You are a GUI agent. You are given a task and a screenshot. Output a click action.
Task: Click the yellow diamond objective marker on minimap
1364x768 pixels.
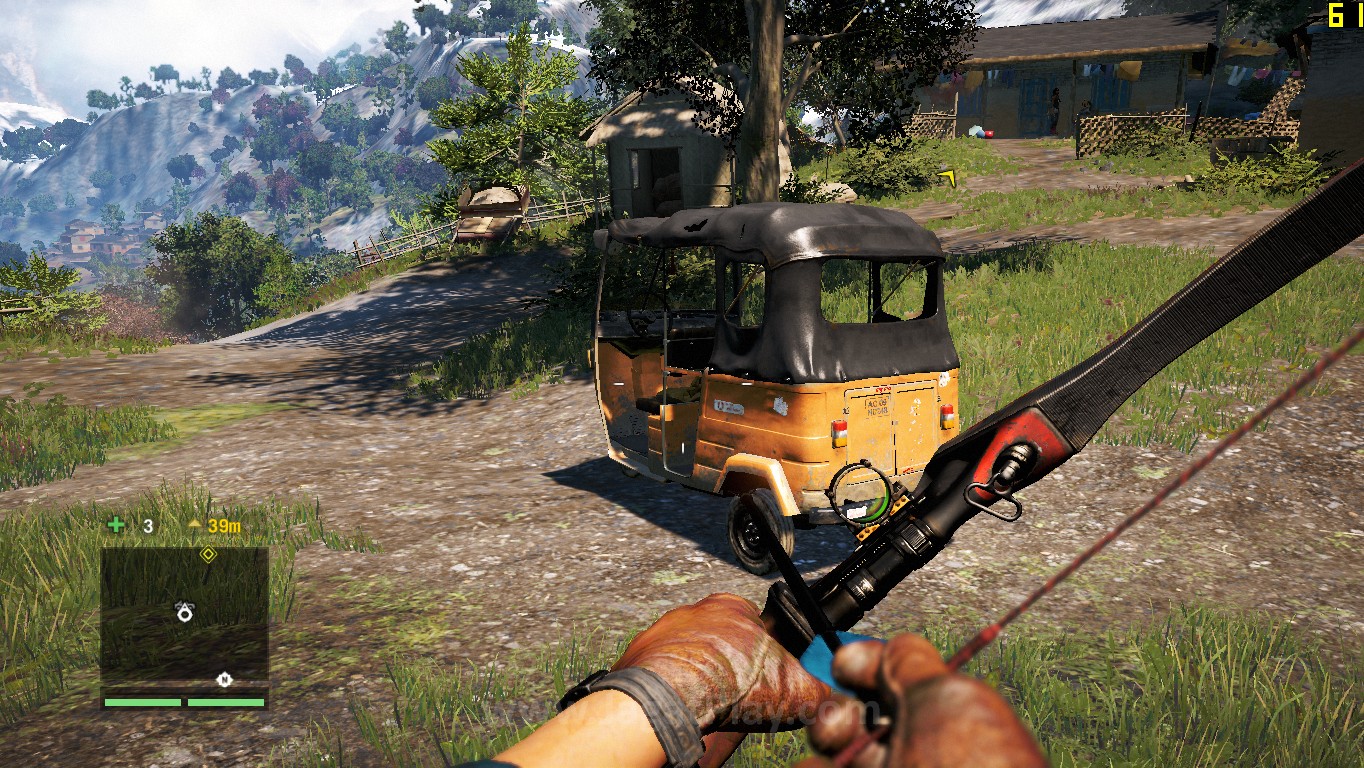click(x=208, y=553)
